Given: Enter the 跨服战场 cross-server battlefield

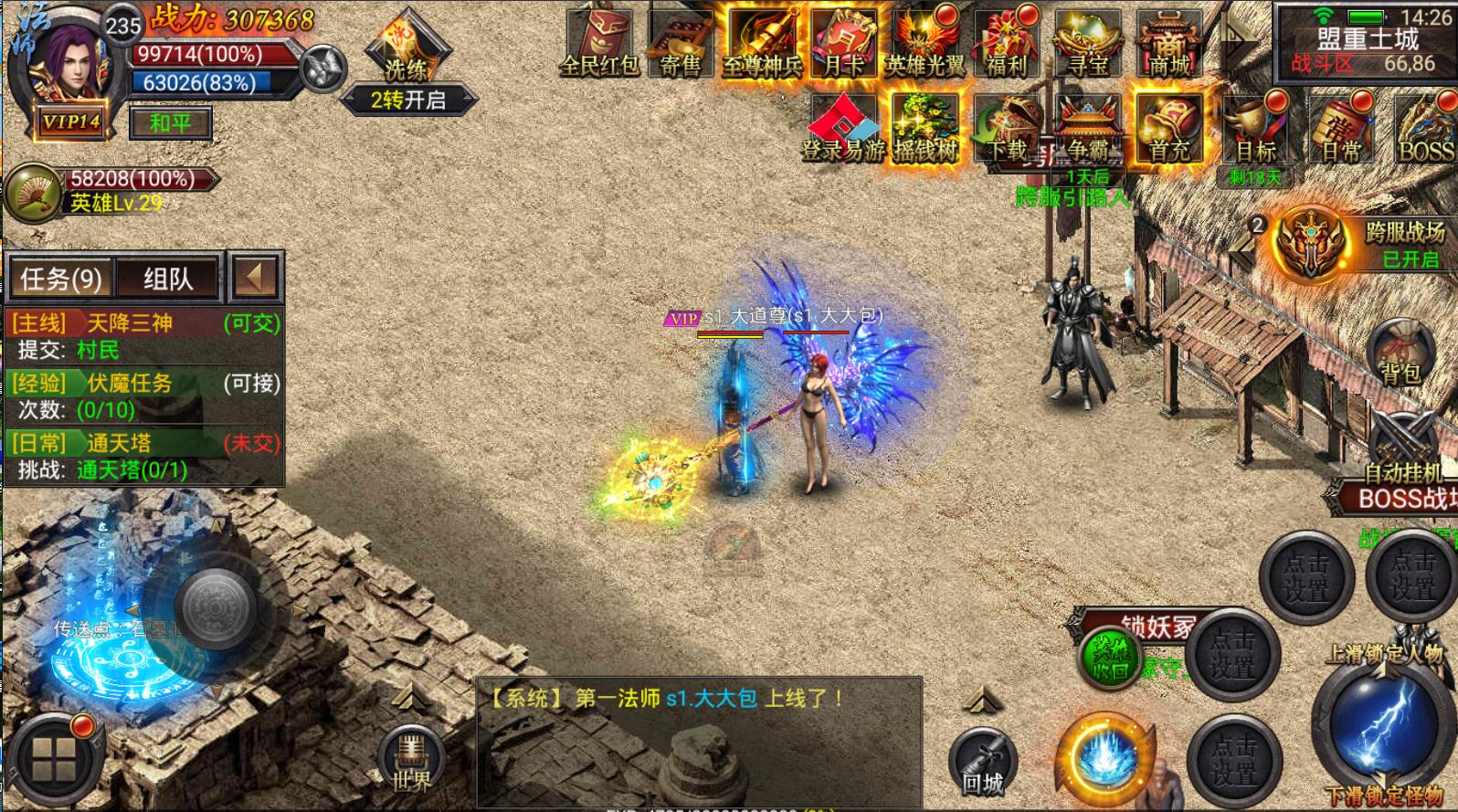Looking at the screenshot, I should click(x=1314, y=242).
